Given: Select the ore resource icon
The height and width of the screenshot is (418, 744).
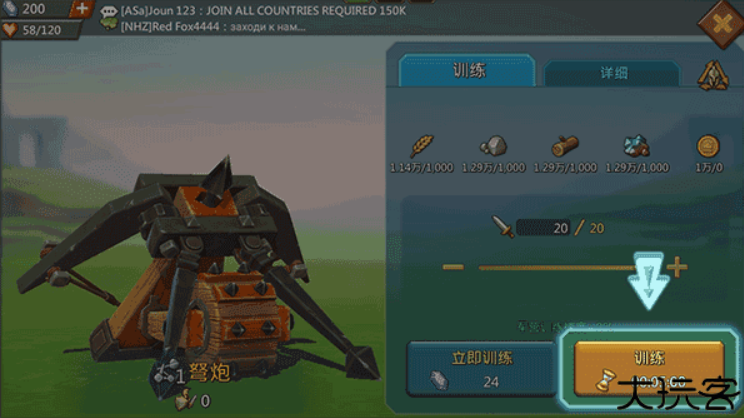Looking at the screenshot, I should click(x=638, y=146).
